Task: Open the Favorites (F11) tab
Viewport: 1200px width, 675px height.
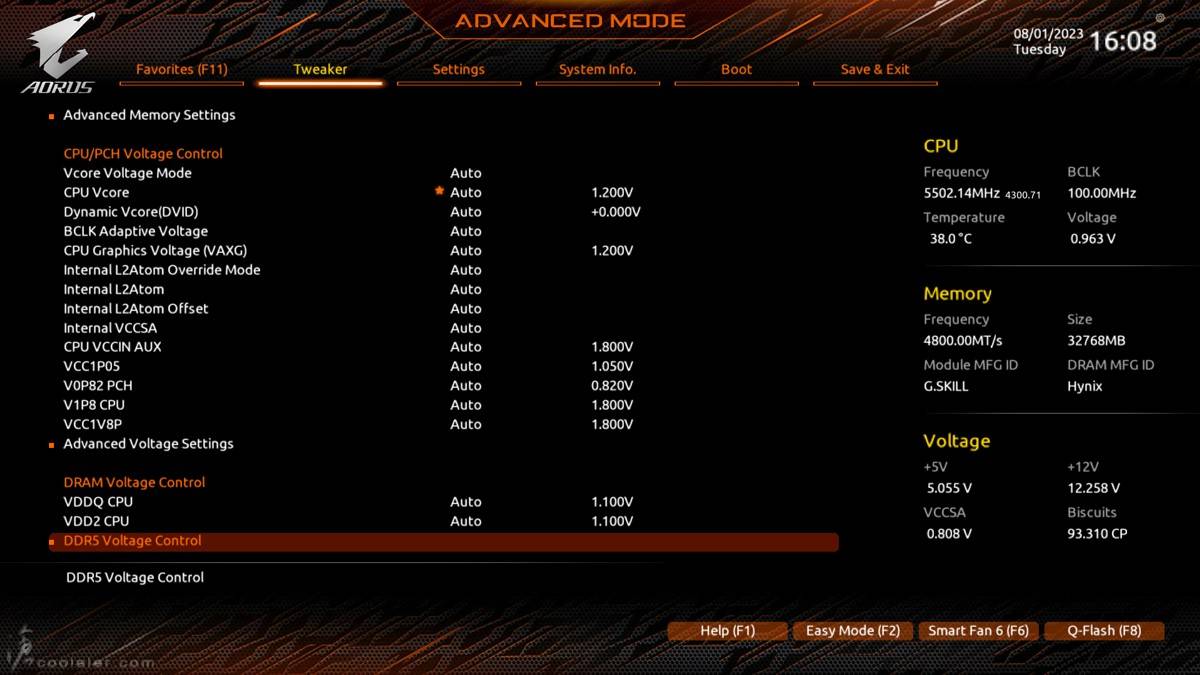Action: (182, 69)
